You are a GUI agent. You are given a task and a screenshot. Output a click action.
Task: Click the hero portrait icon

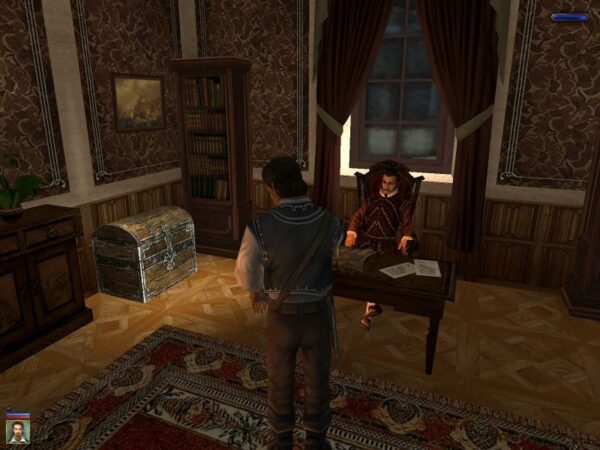point(17,430)
